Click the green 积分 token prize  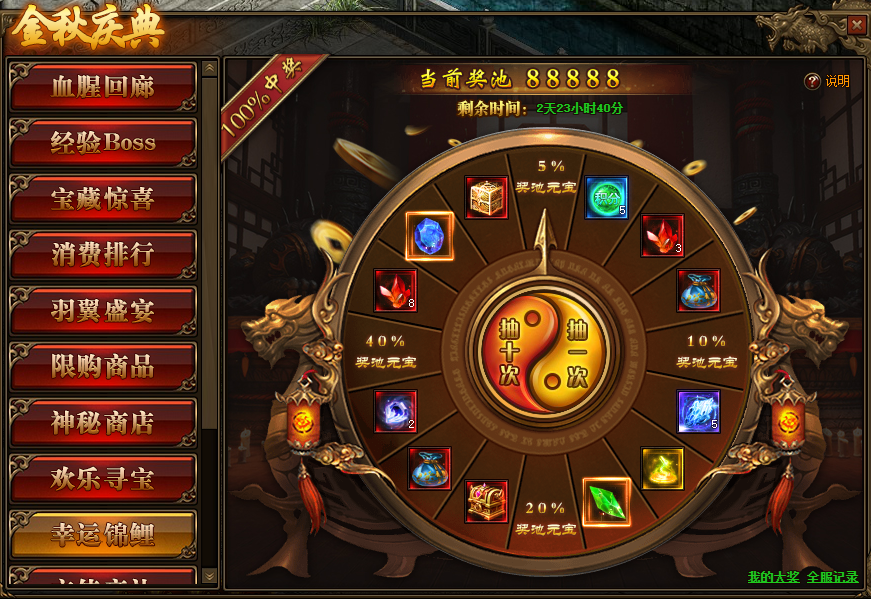pos(606,197)
